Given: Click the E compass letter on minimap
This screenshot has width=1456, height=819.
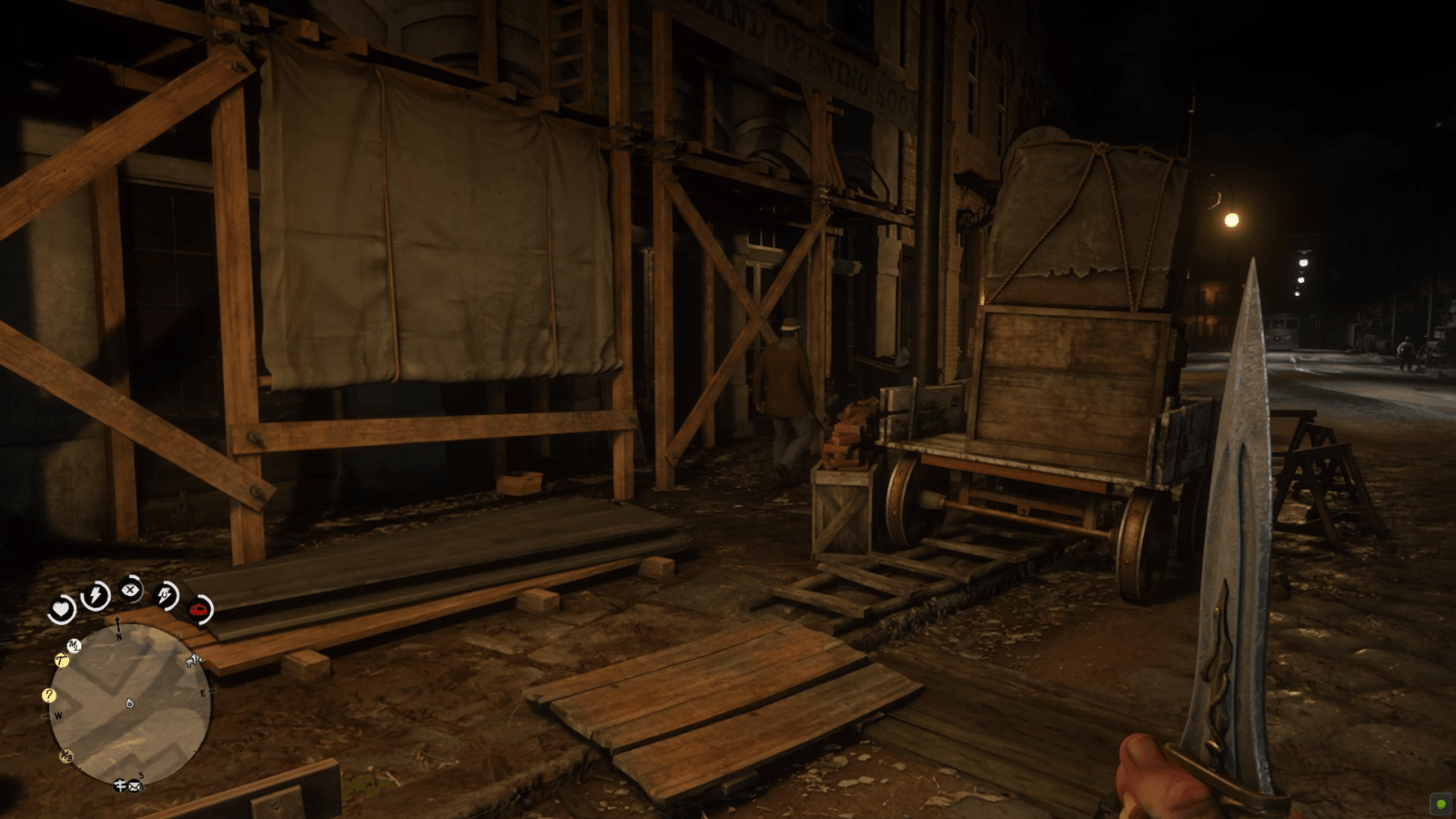Looking at the screenshot, I should [203, 692].
